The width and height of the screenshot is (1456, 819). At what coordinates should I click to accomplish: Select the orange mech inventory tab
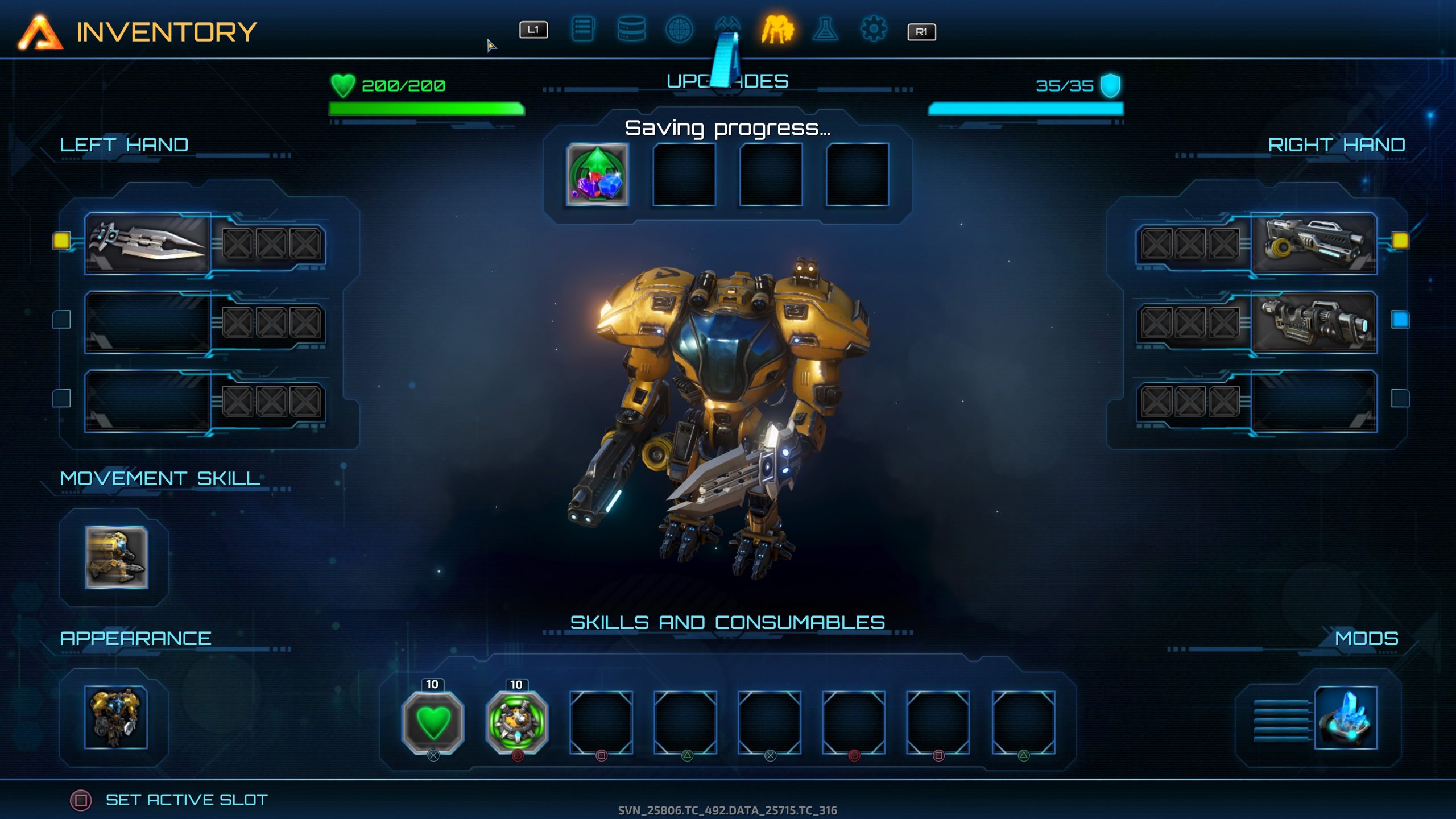(x=777, y=30)
